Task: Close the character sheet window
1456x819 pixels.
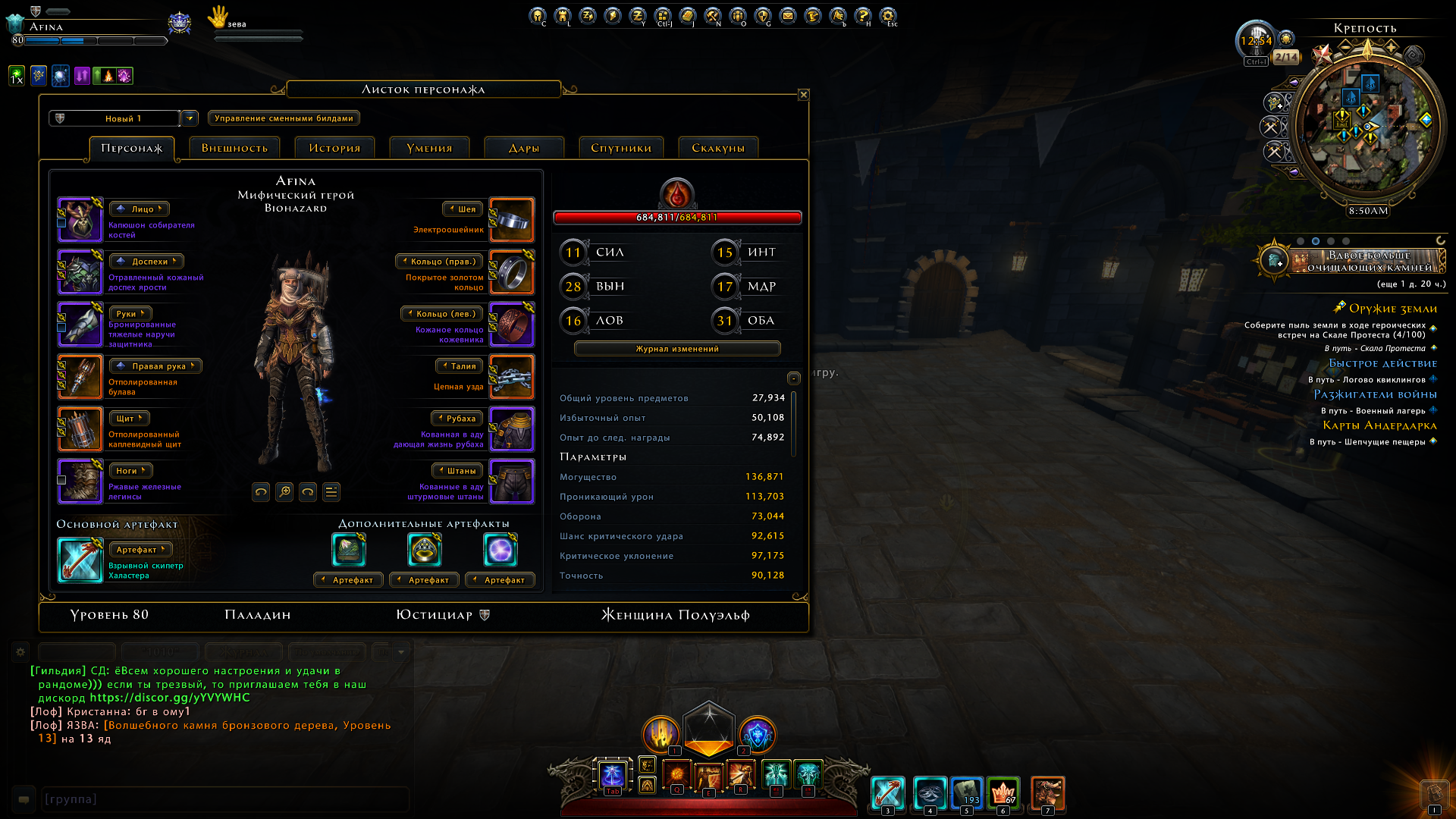Action: click(804, 95)
